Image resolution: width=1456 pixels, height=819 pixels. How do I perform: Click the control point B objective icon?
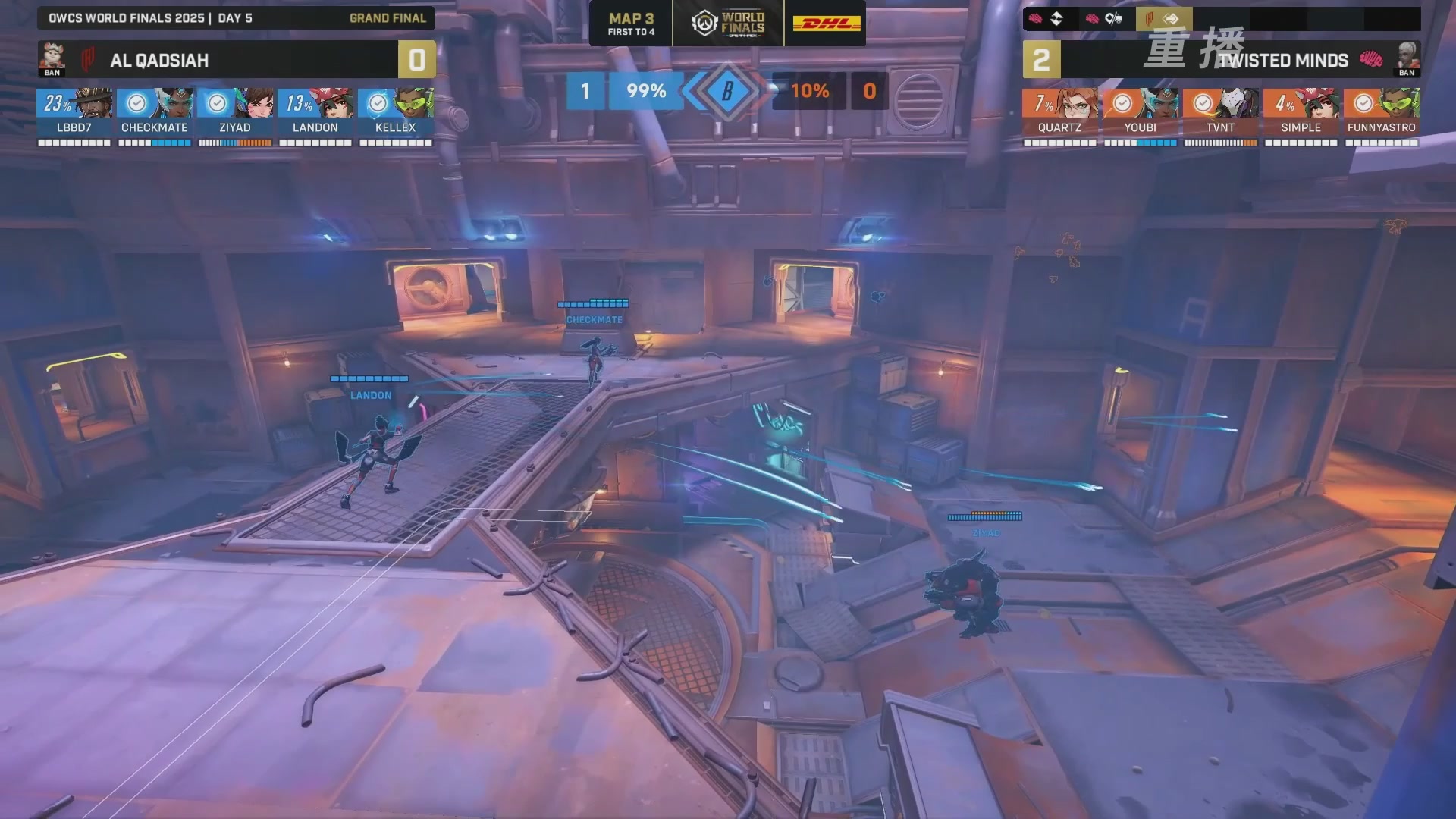click(x=727, y=91)
